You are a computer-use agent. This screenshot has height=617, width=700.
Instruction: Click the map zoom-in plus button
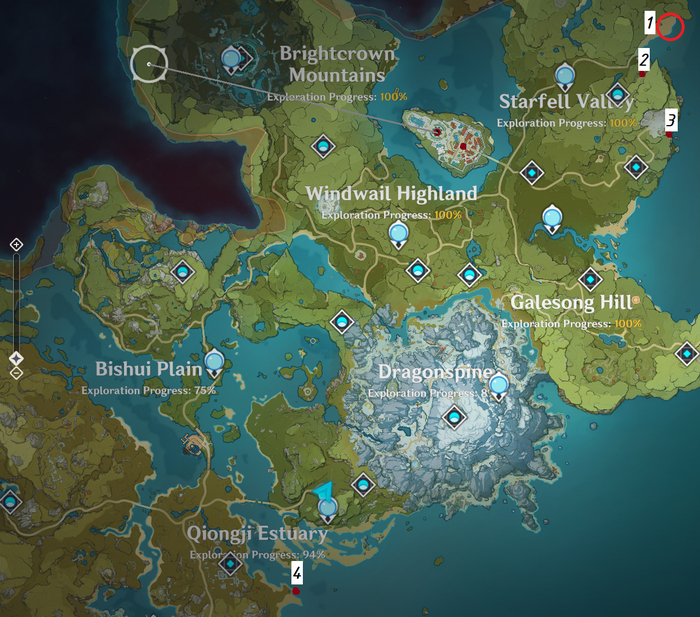point(16,245)
